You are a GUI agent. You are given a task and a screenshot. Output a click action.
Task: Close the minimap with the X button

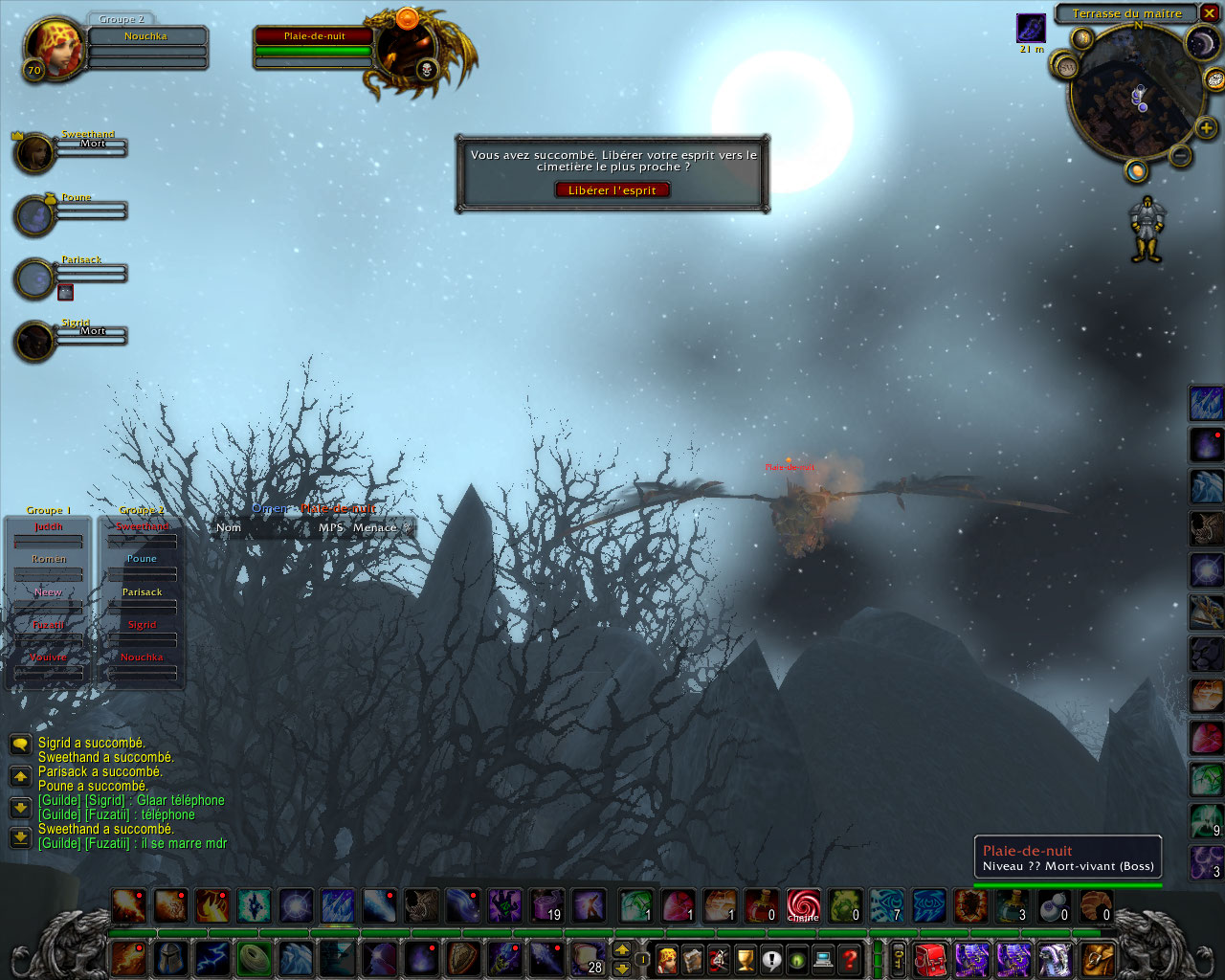coord(1208,13)
